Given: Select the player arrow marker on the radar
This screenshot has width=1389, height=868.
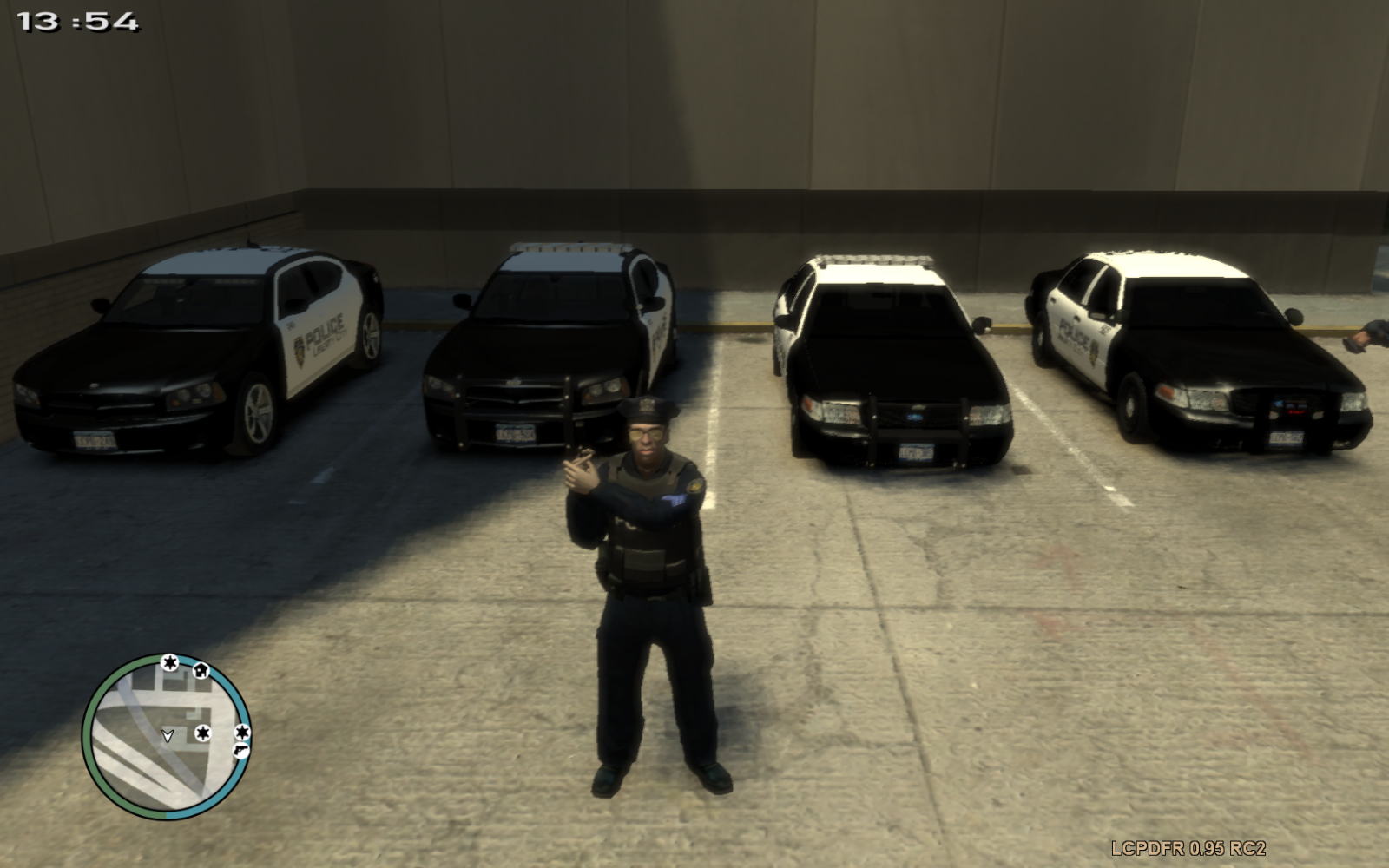Looking at the screenshot, I should tap(168, 735).
